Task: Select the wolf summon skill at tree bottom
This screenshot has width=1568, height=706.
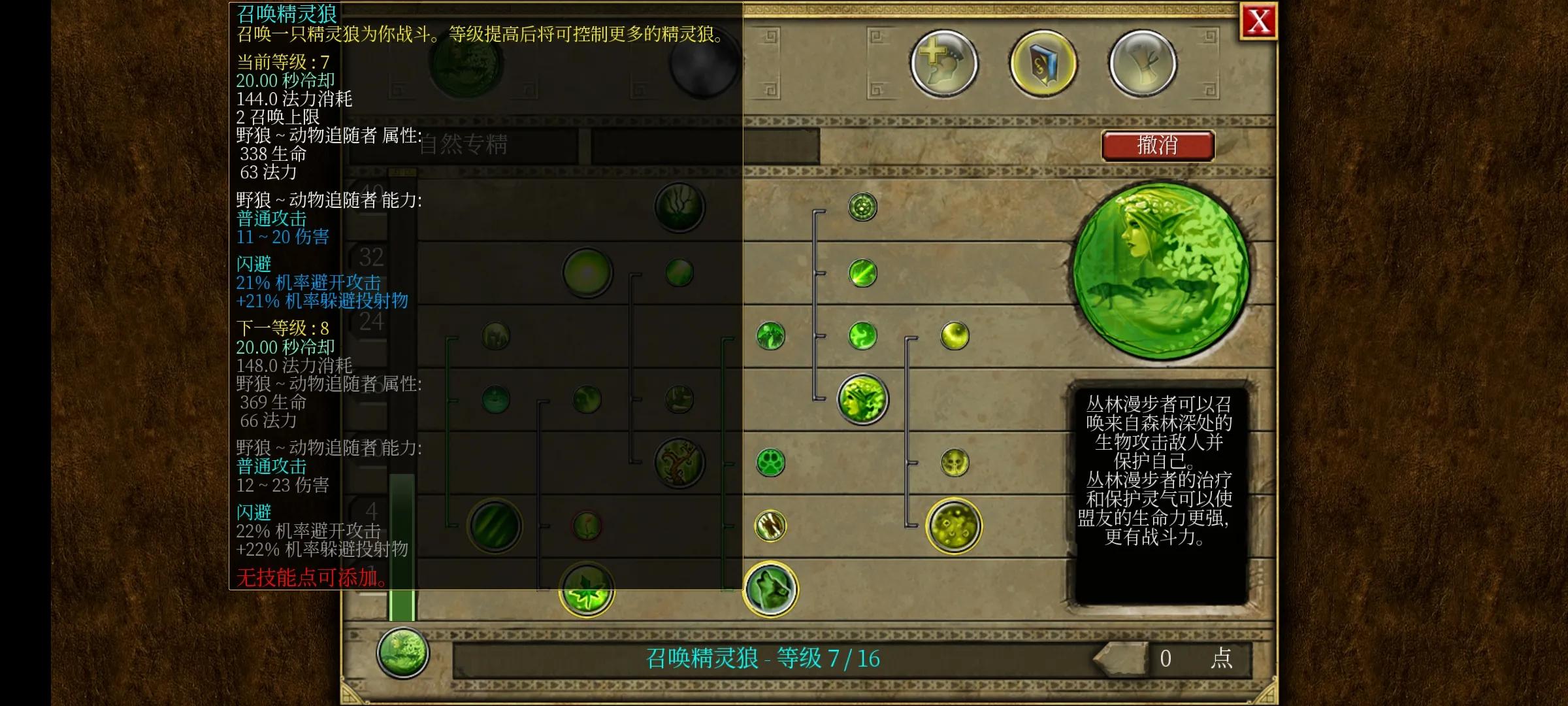Action: (771, 588)
